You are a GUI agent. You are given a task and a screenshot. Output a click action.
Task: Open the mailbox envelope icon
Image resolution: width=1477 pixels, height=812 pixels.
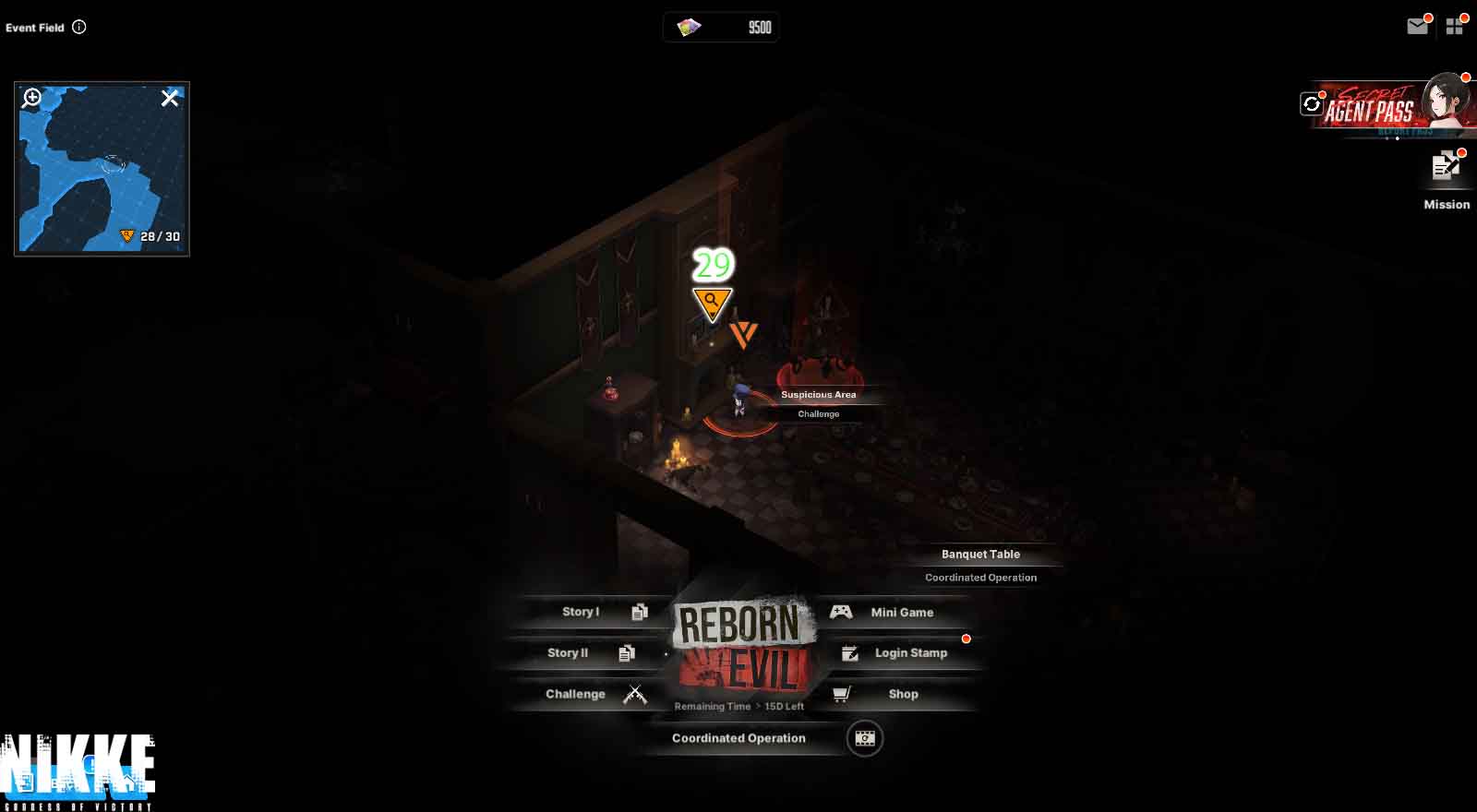coord(1417,27)
